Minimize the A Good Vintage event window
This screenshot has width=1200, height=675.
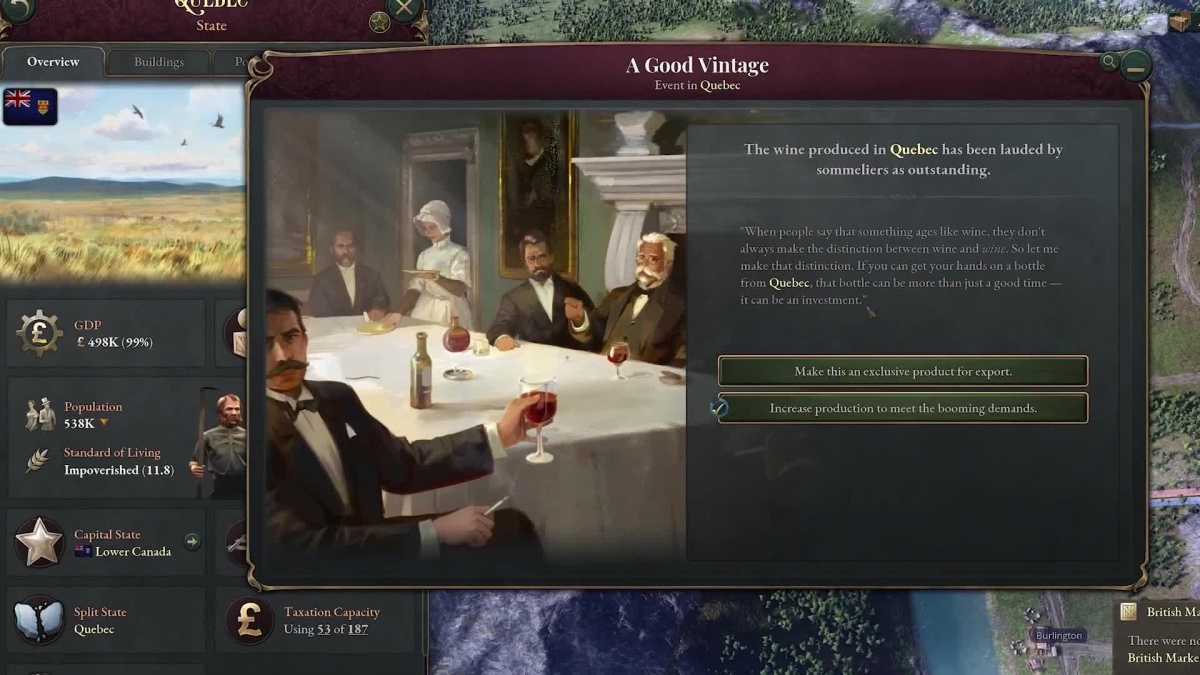(1135, 66)
